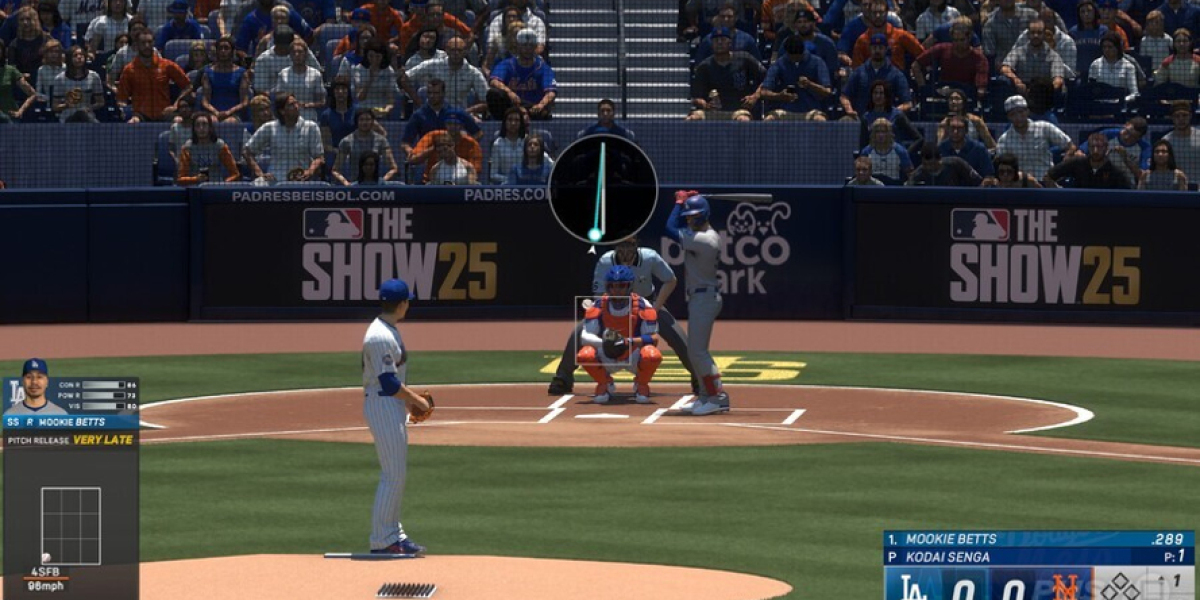Viewport: 1200px width, 600px height.
Task: Click the pitch location strike zone grid
Action: [x=70, y=525]
